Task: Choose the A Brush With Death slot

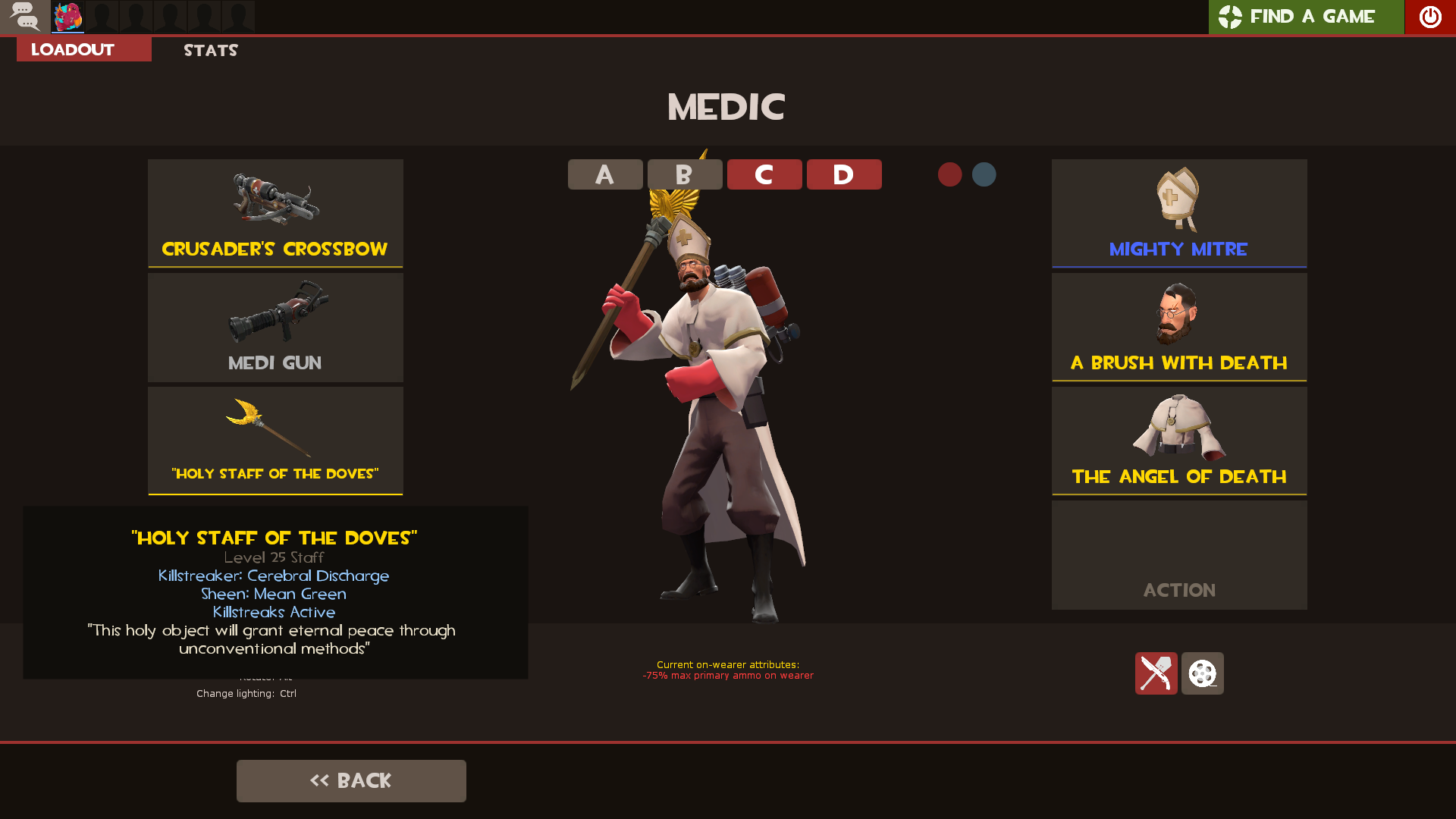Action: (1179, 327)
